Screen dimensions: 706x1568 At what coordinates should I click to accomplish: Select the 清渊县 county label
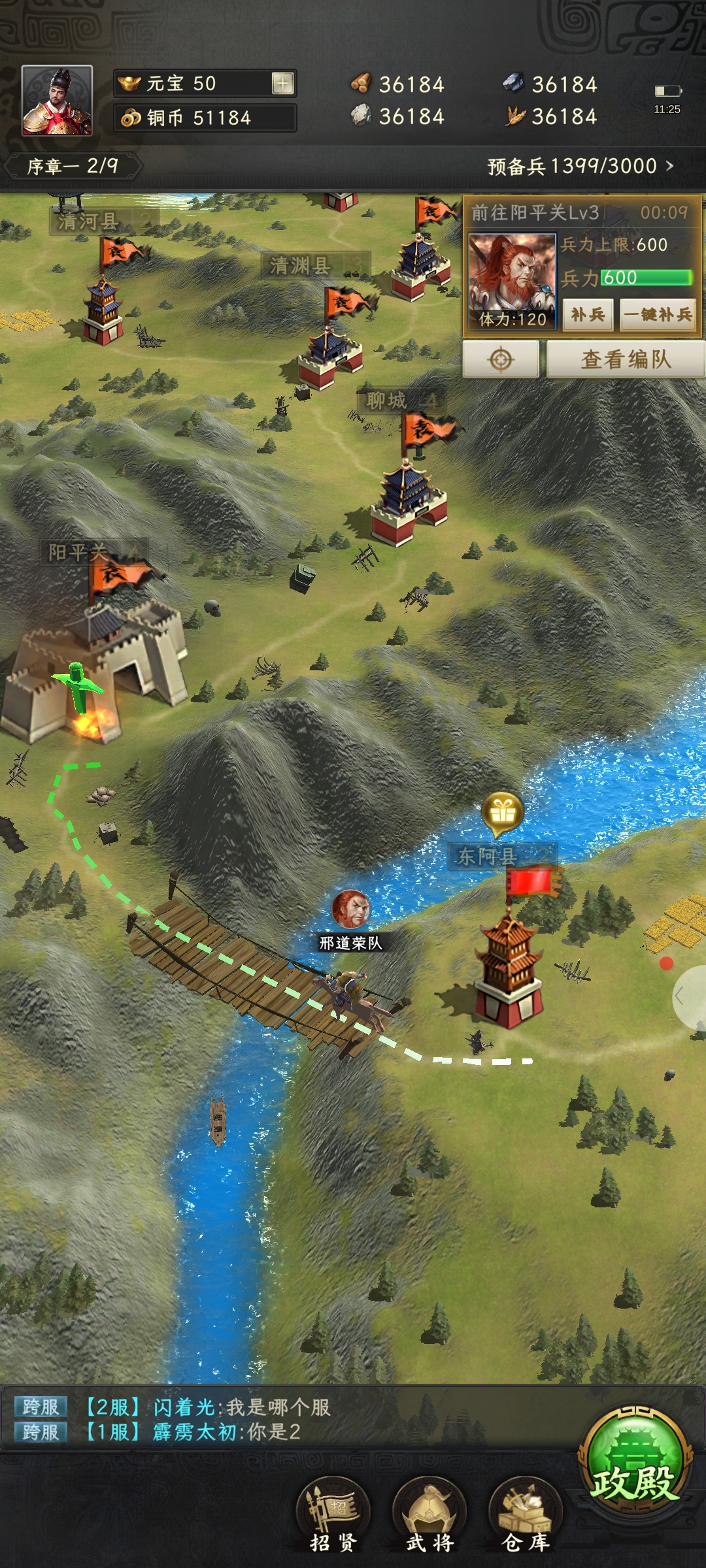(x=301, y=265)
